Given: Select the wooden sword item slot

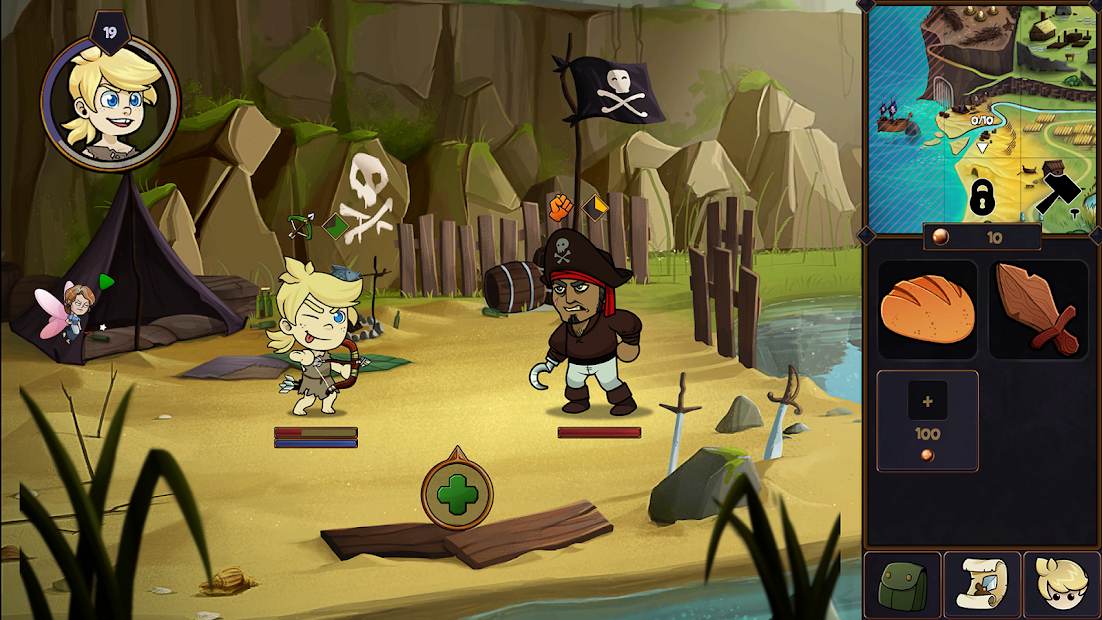Looking at the screenshot, I should (x=1038, y=309).
